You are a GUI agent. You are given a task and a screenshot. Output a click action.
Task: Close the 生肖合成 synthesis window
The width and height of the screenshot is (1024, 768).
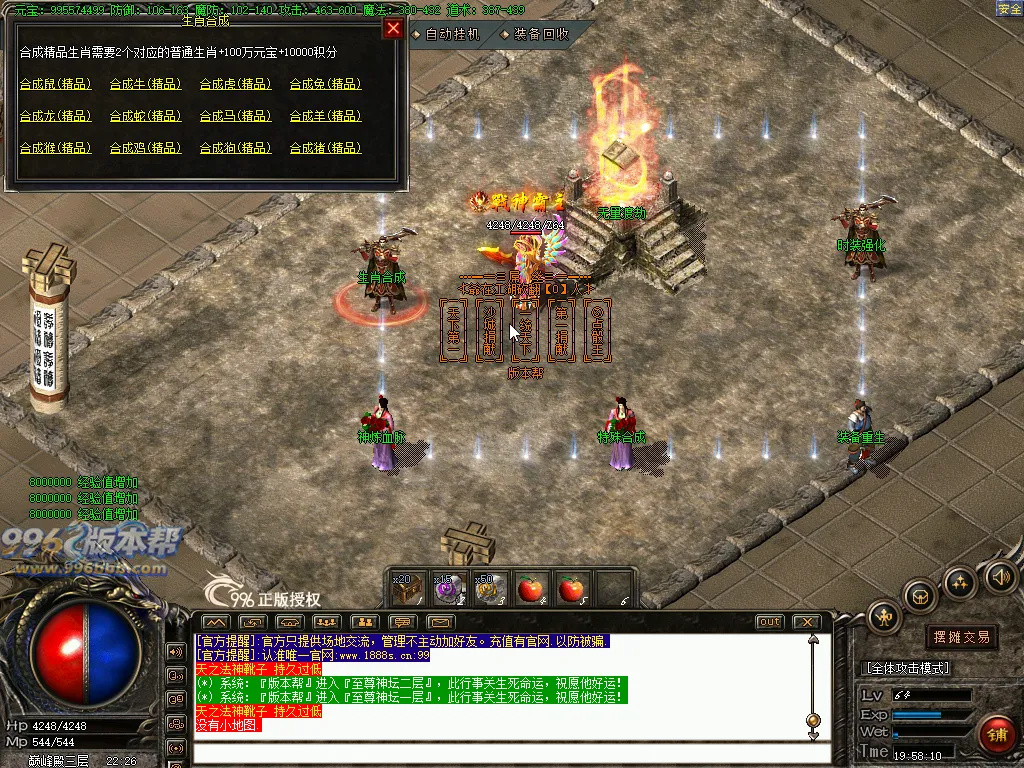tap(392, 28)
